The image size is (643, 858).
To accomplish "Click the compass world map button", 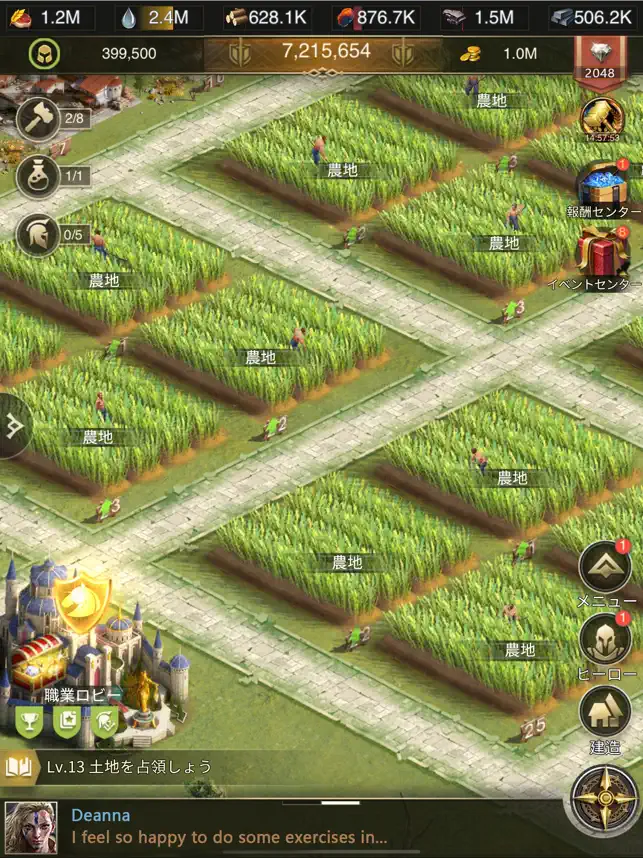I will click(604, 797).
